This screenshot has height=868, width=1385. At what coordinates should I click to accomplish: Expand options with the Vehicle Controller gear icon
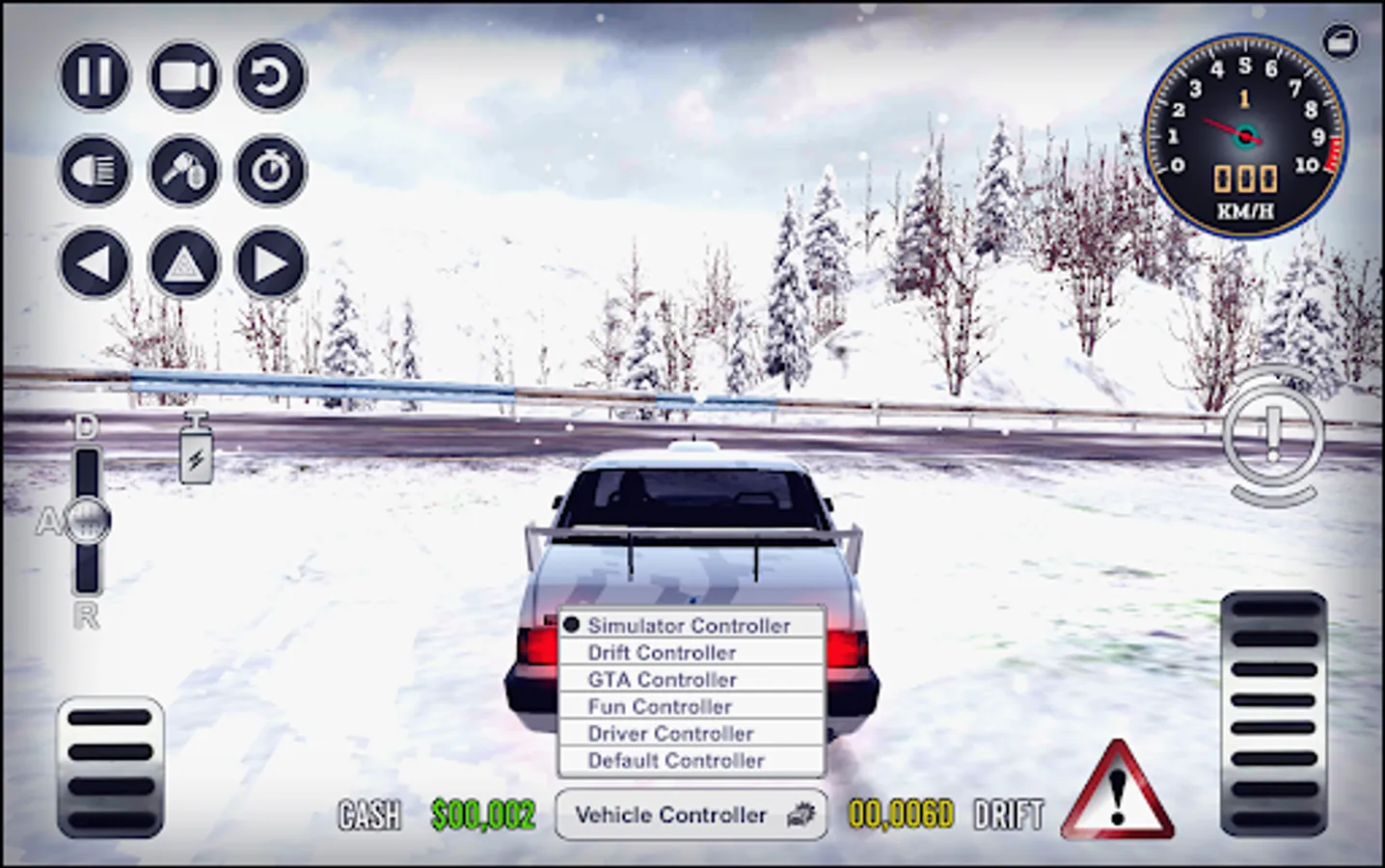point(803,815)
